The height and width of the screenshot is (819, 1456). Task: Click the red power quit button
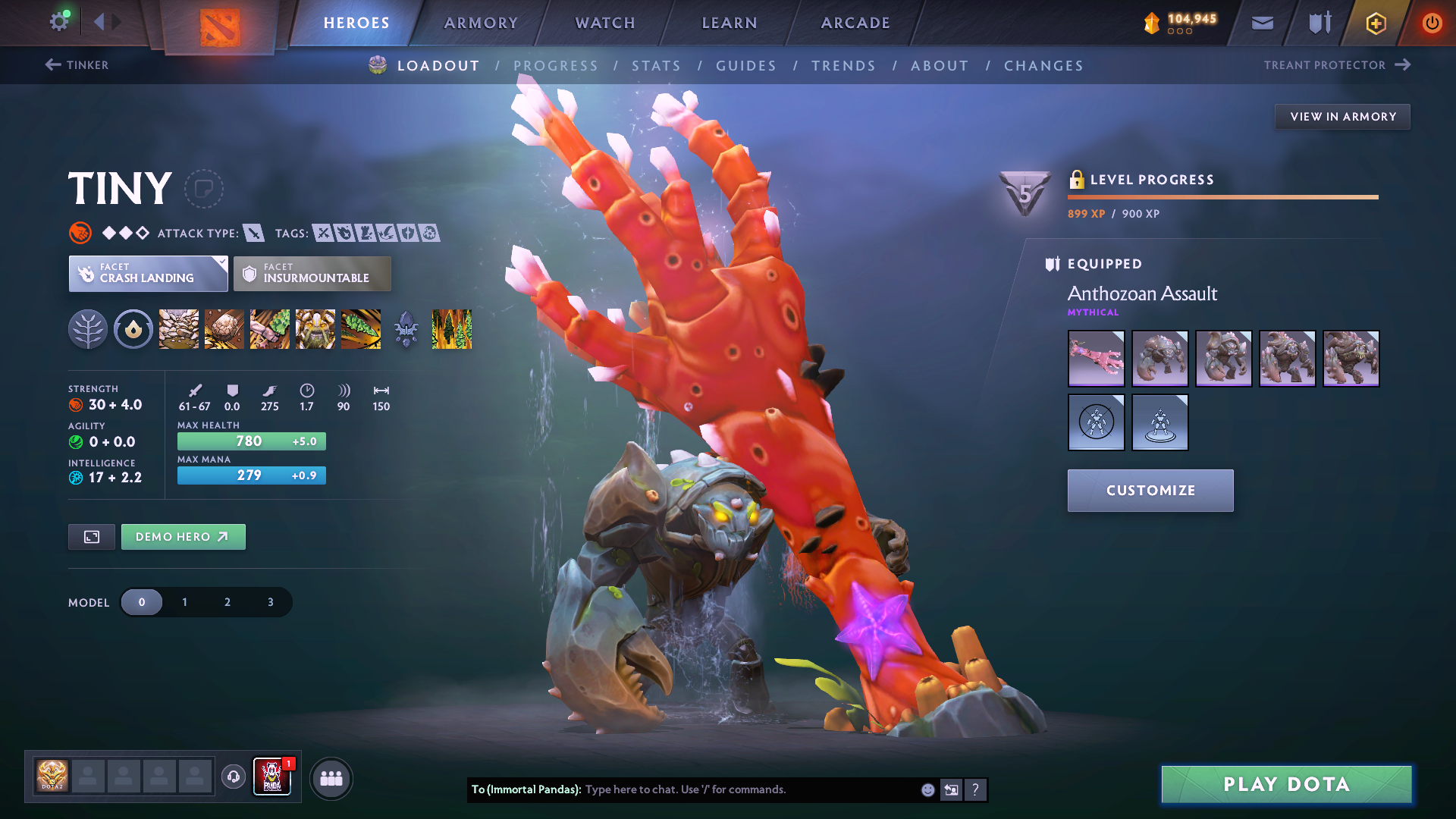pos(1431,23)
